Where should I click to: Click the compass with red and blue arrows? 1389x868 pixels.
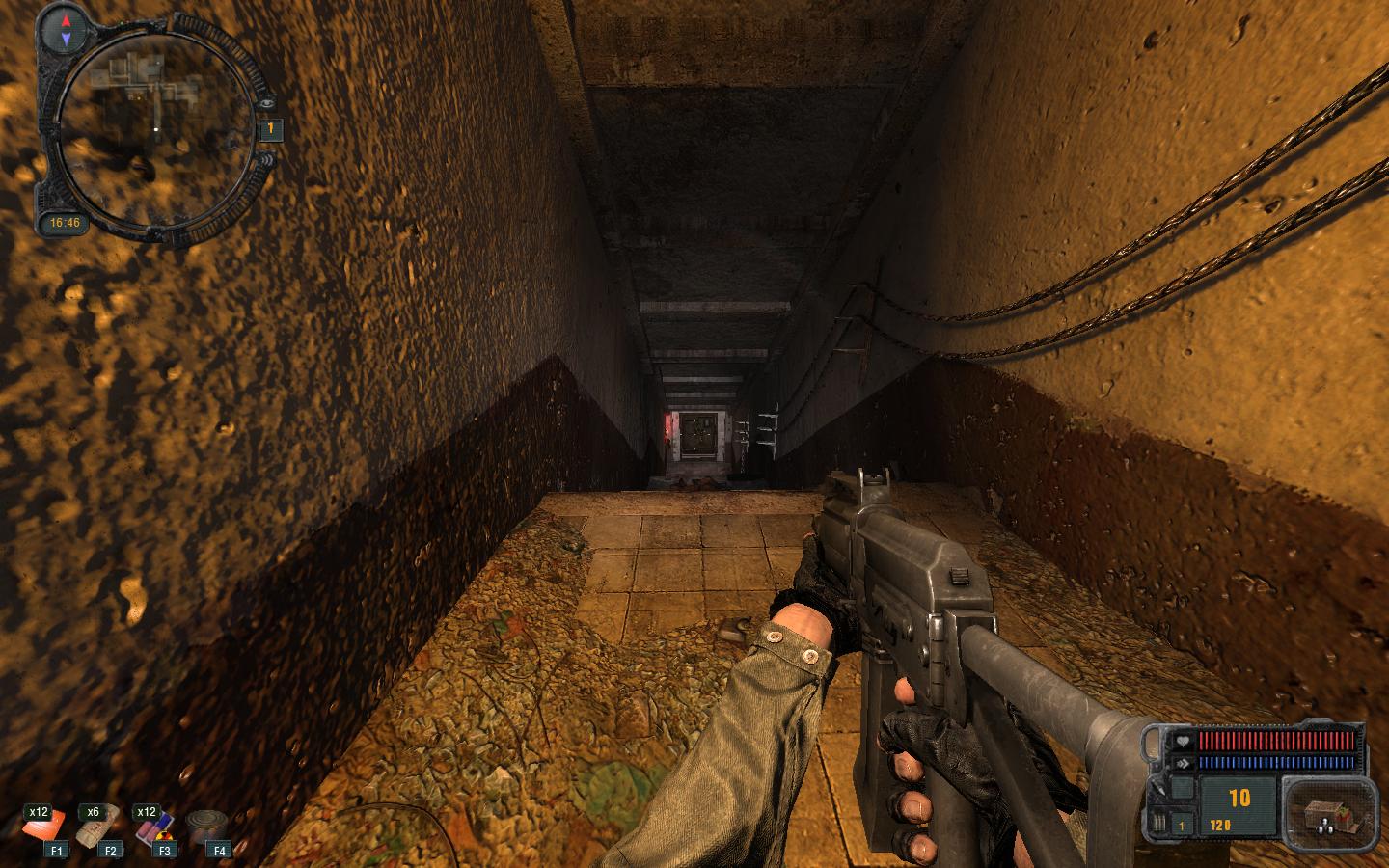tap(66, 29)
